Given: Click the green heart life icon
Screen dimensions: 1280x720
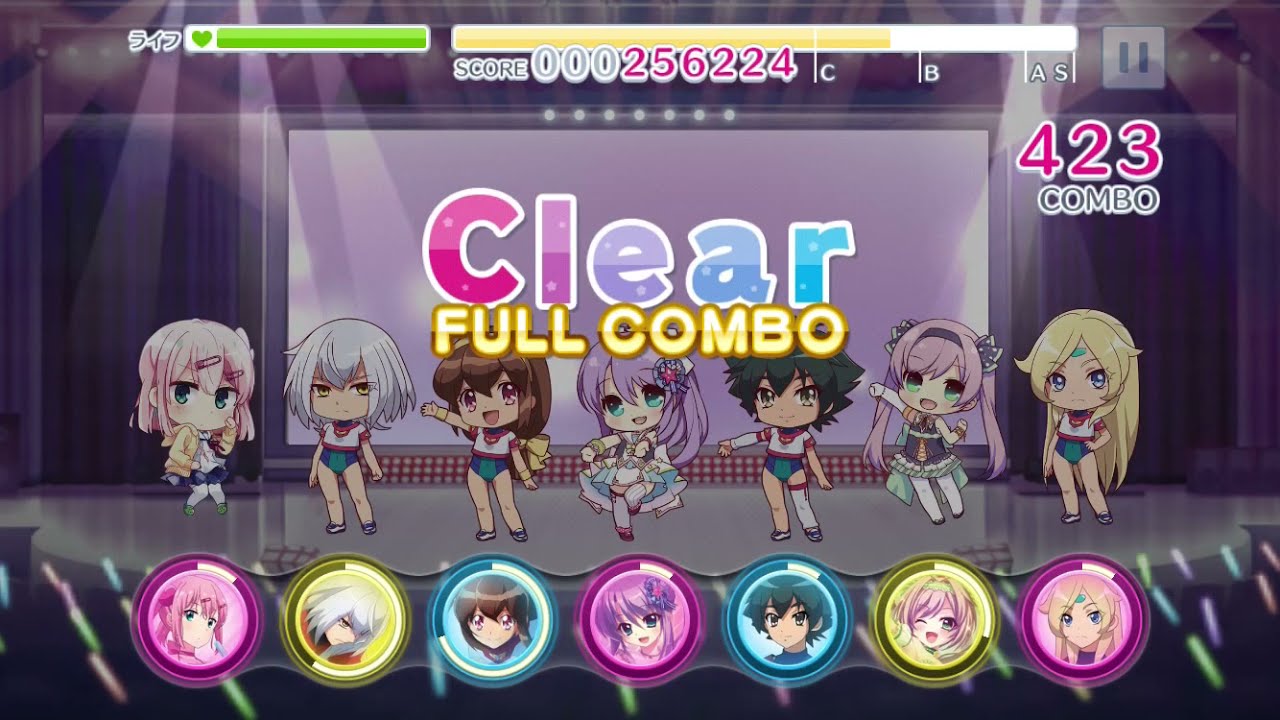Looking at the screenshot, I should click(x=200, y=38).
